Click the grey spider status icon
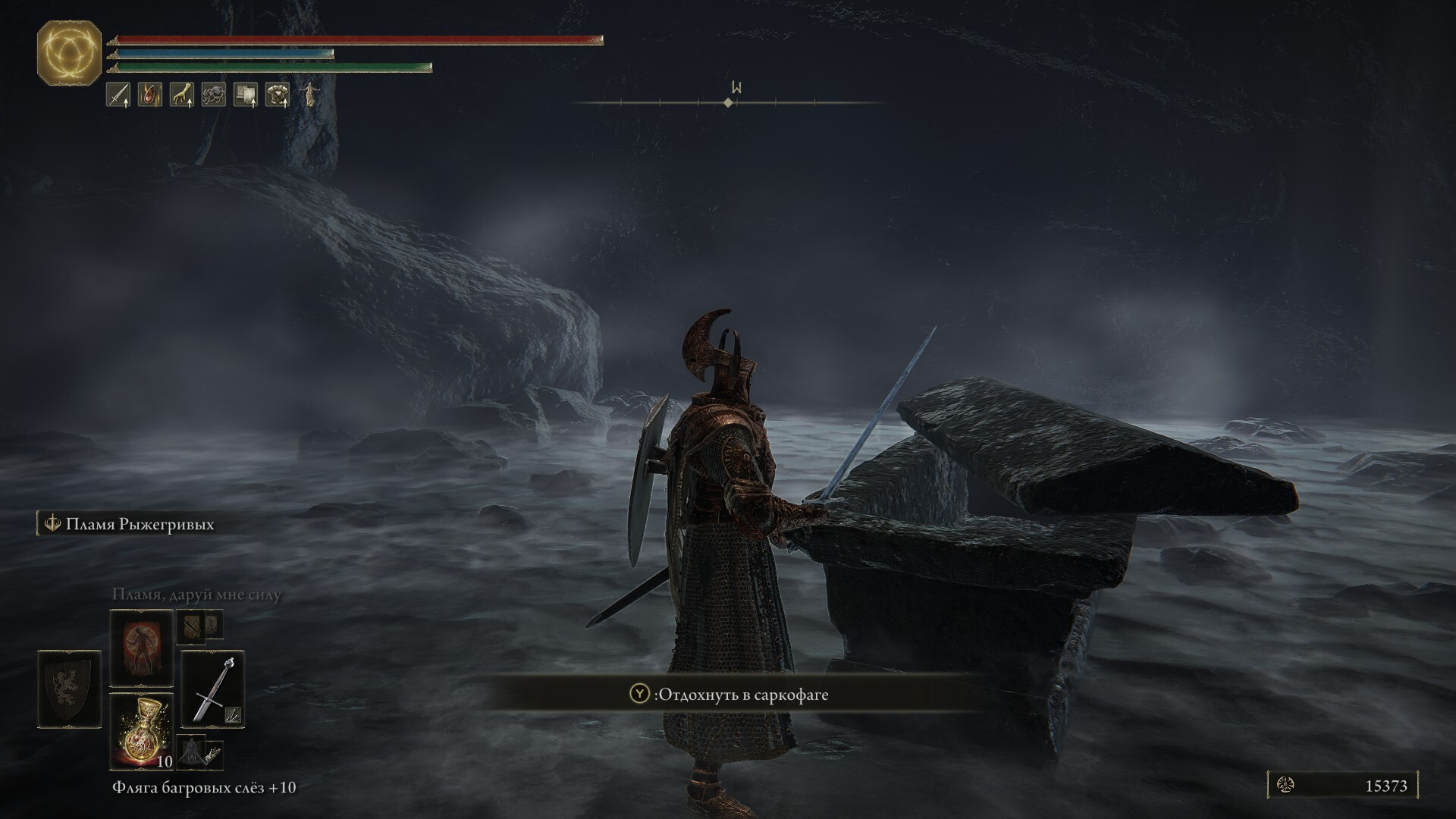Viewport: 1456px width, 819px height. [x=214, y=95]
